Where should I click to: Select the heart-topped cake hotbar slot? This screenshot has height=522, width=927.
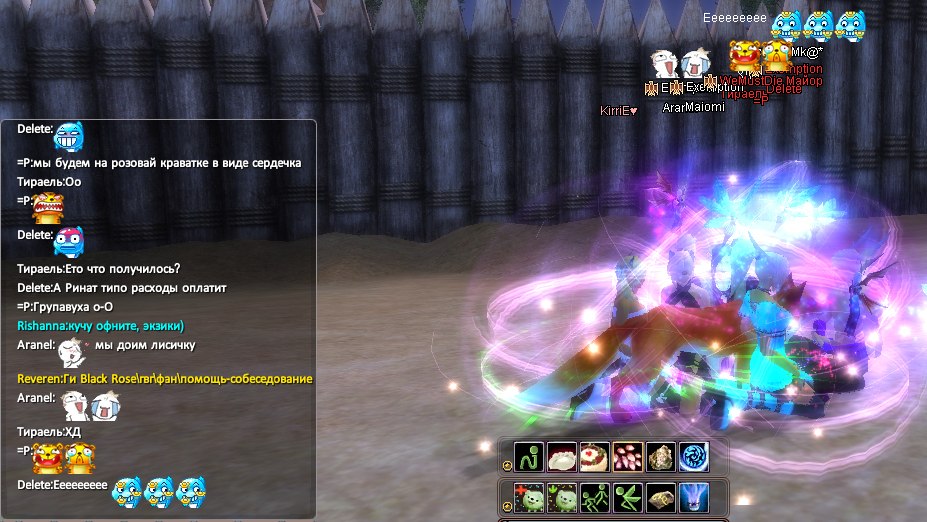click(x=595, y=455)
